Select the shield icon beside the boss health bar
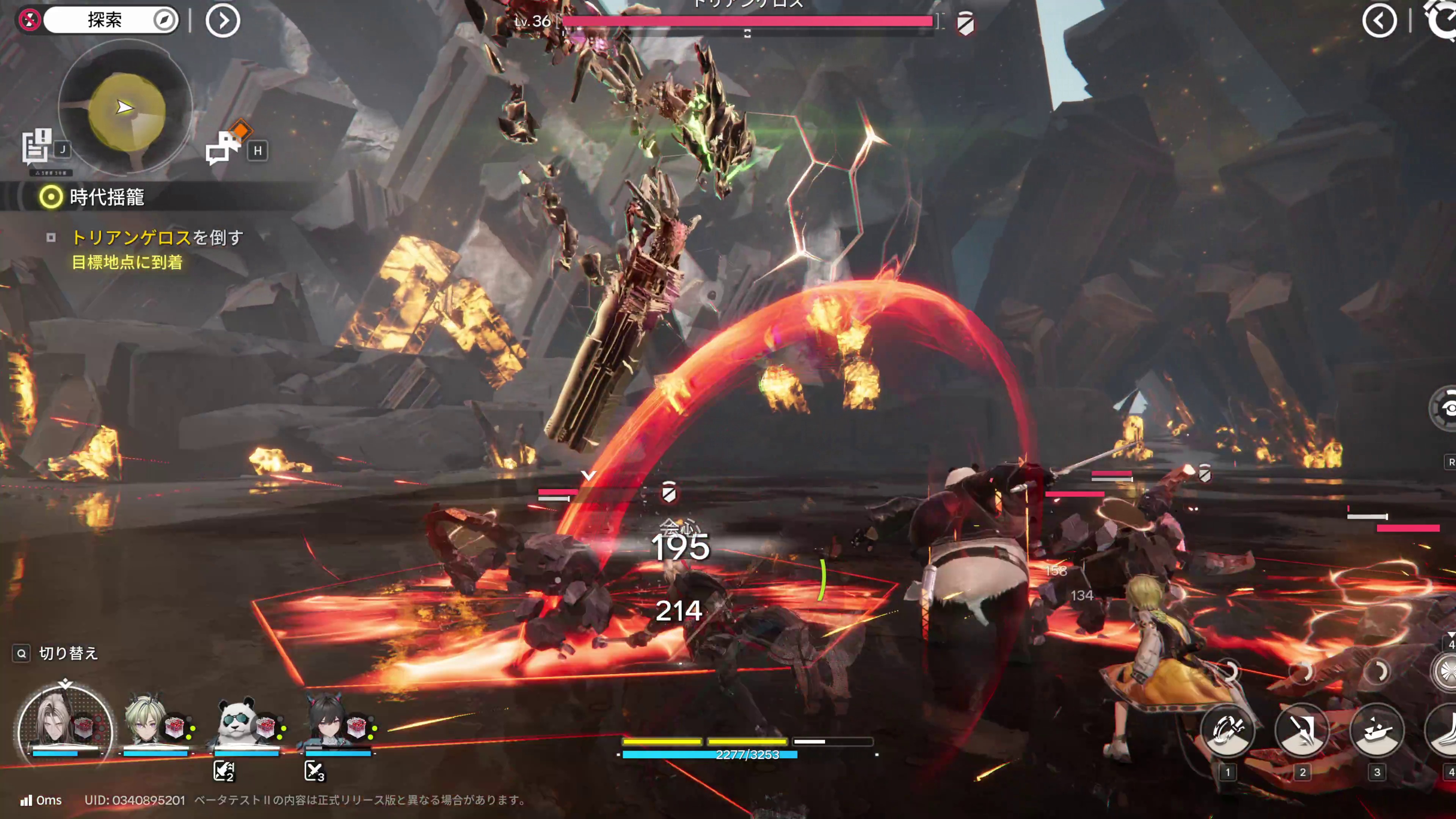This screenshot has width=1456, height=819. (965, 24)
